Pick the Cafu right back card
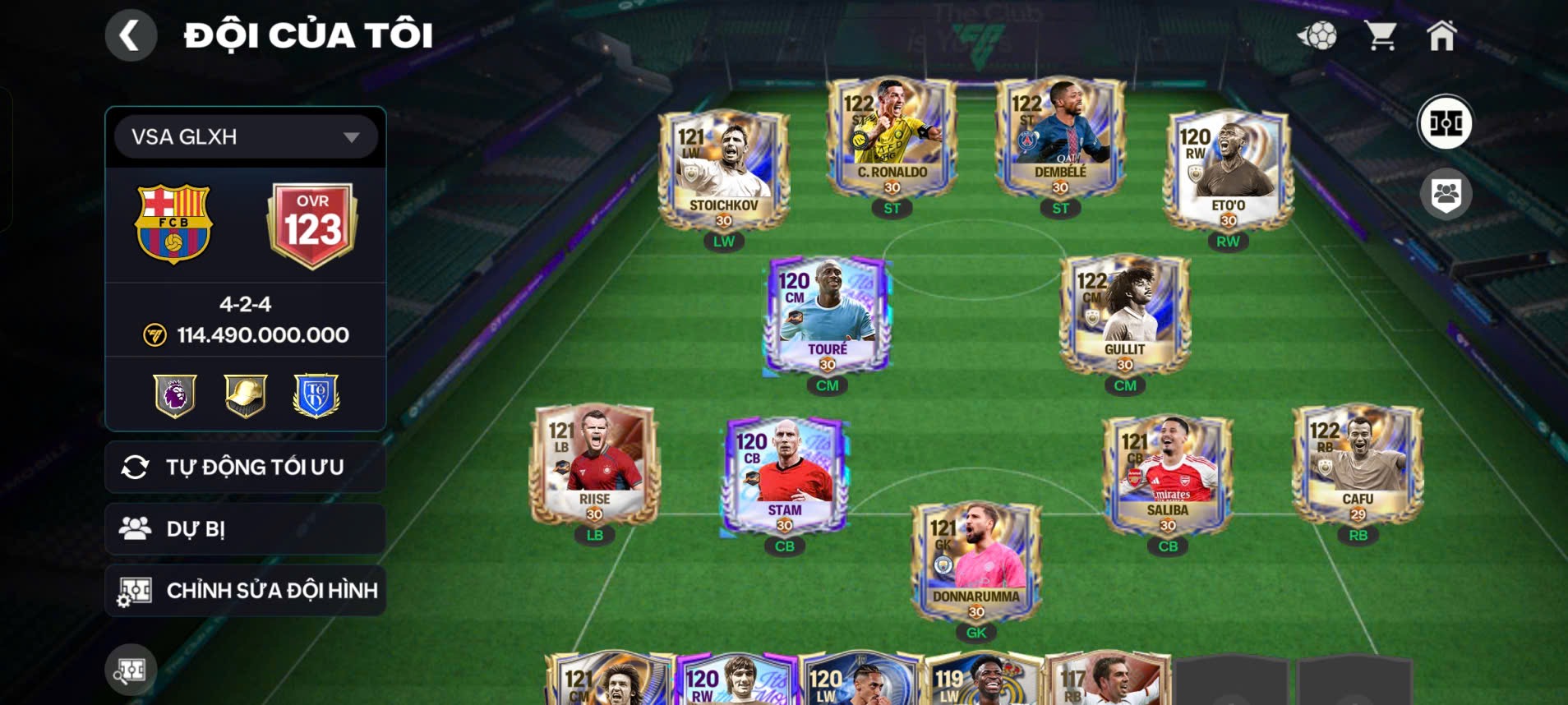 click(1358, 464)
